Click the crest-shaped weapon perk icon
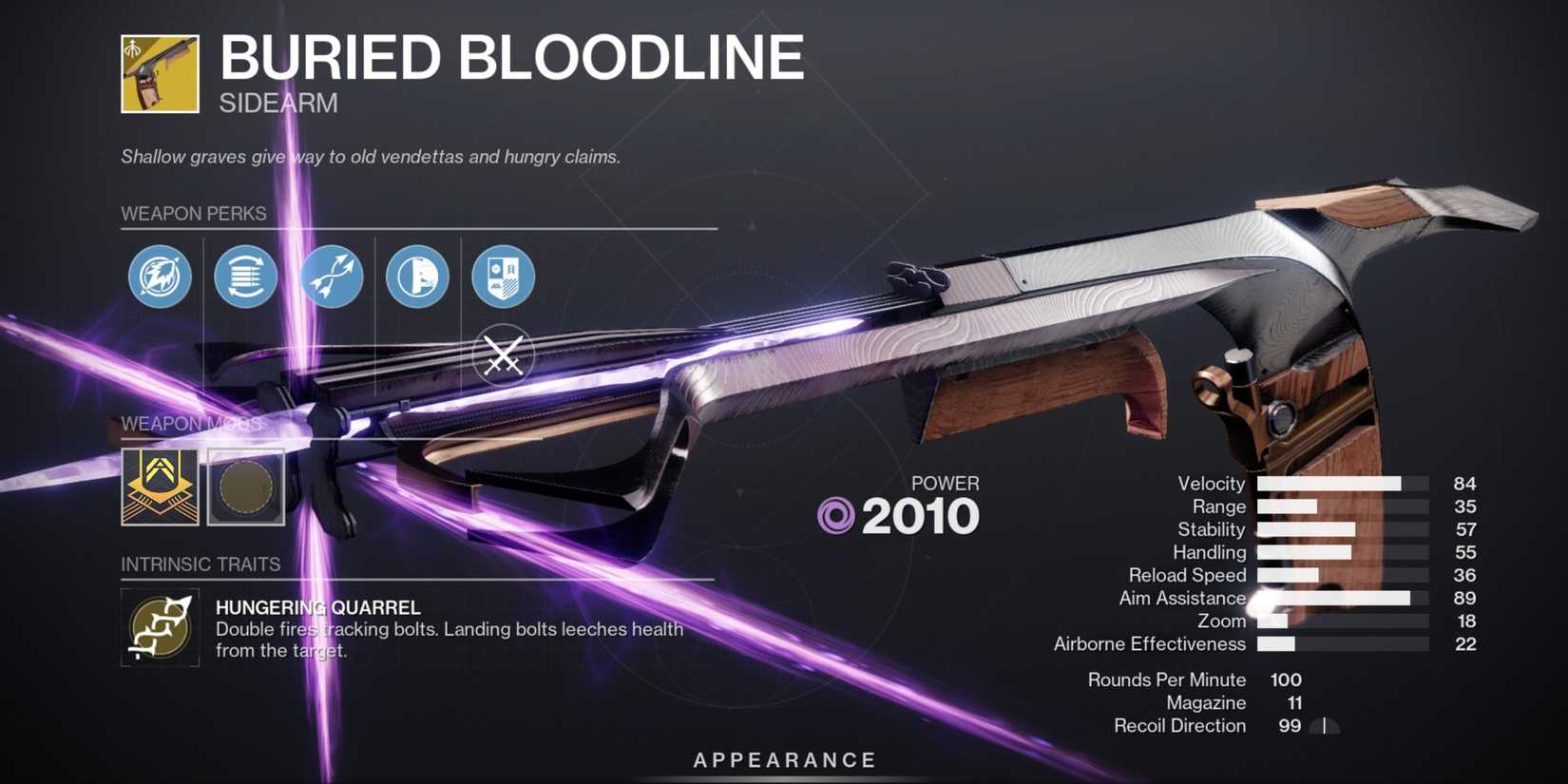Image resolution: width=1568 pixels, height=784 pixels. tap(502, 277)
